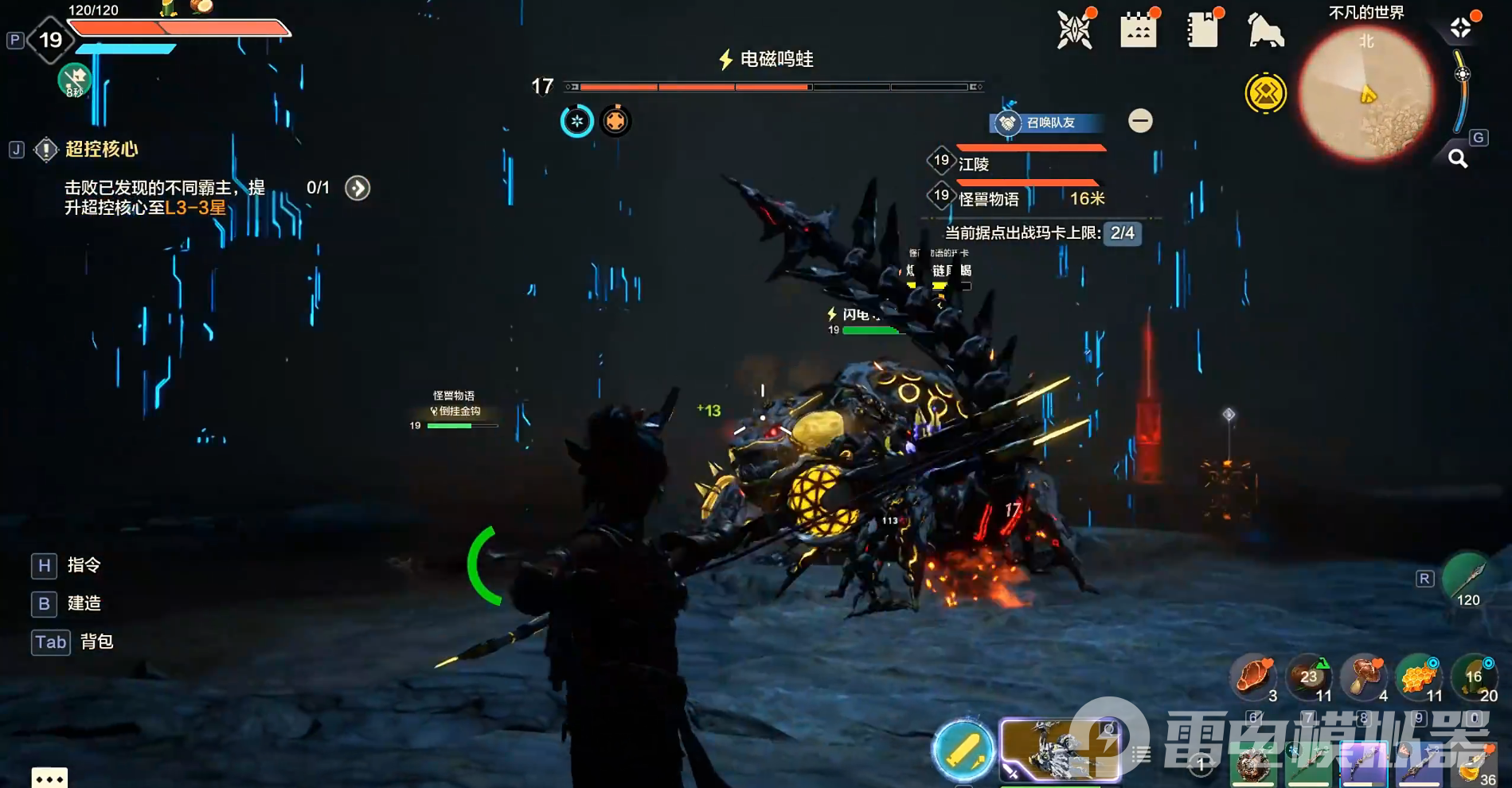The image size is (1512, 788).
Task: Open the 超控核心 quest tracker title
Action: (101, 149)
